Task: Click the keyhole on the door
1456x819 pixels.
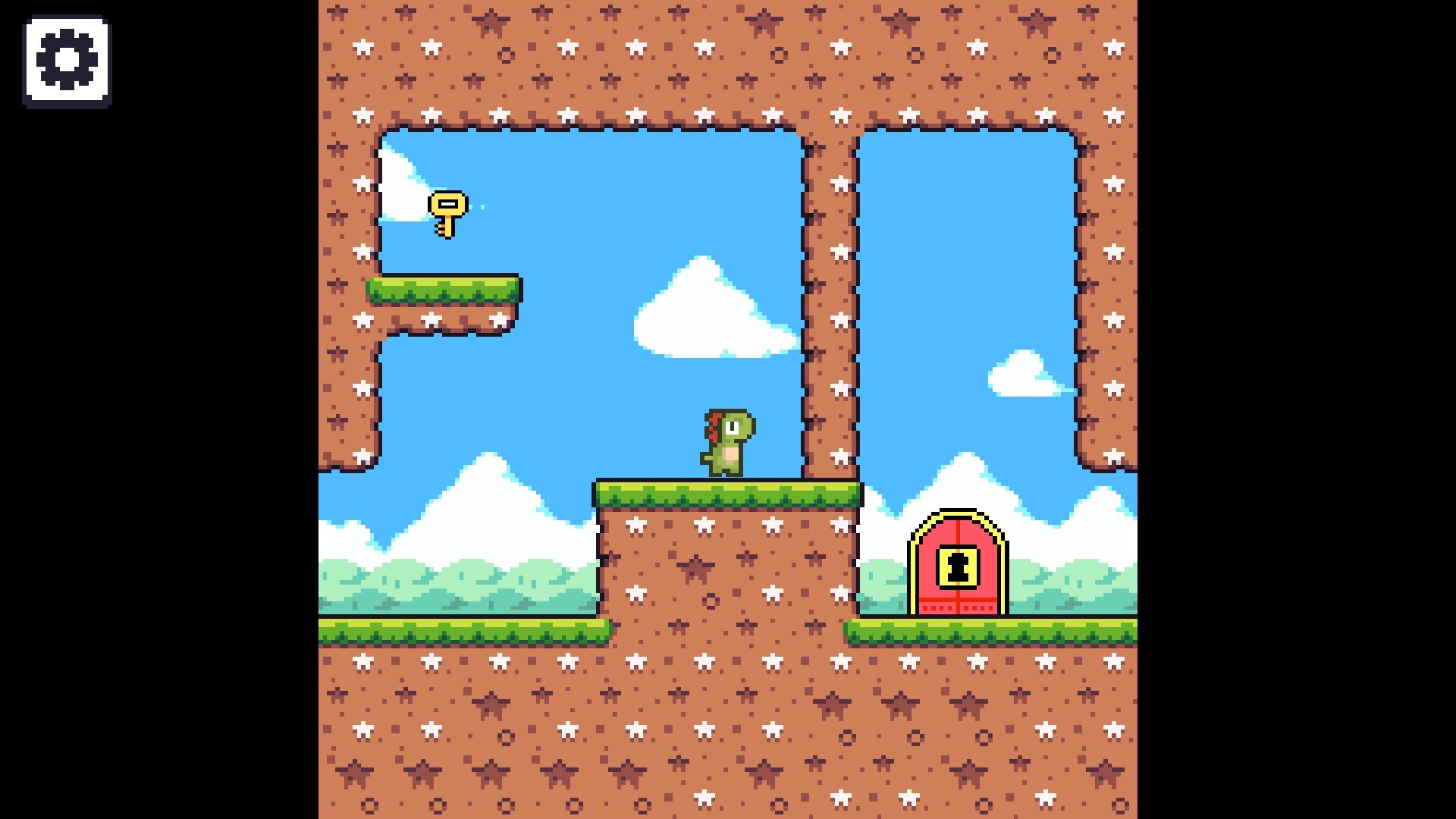Action: (958, 565)
